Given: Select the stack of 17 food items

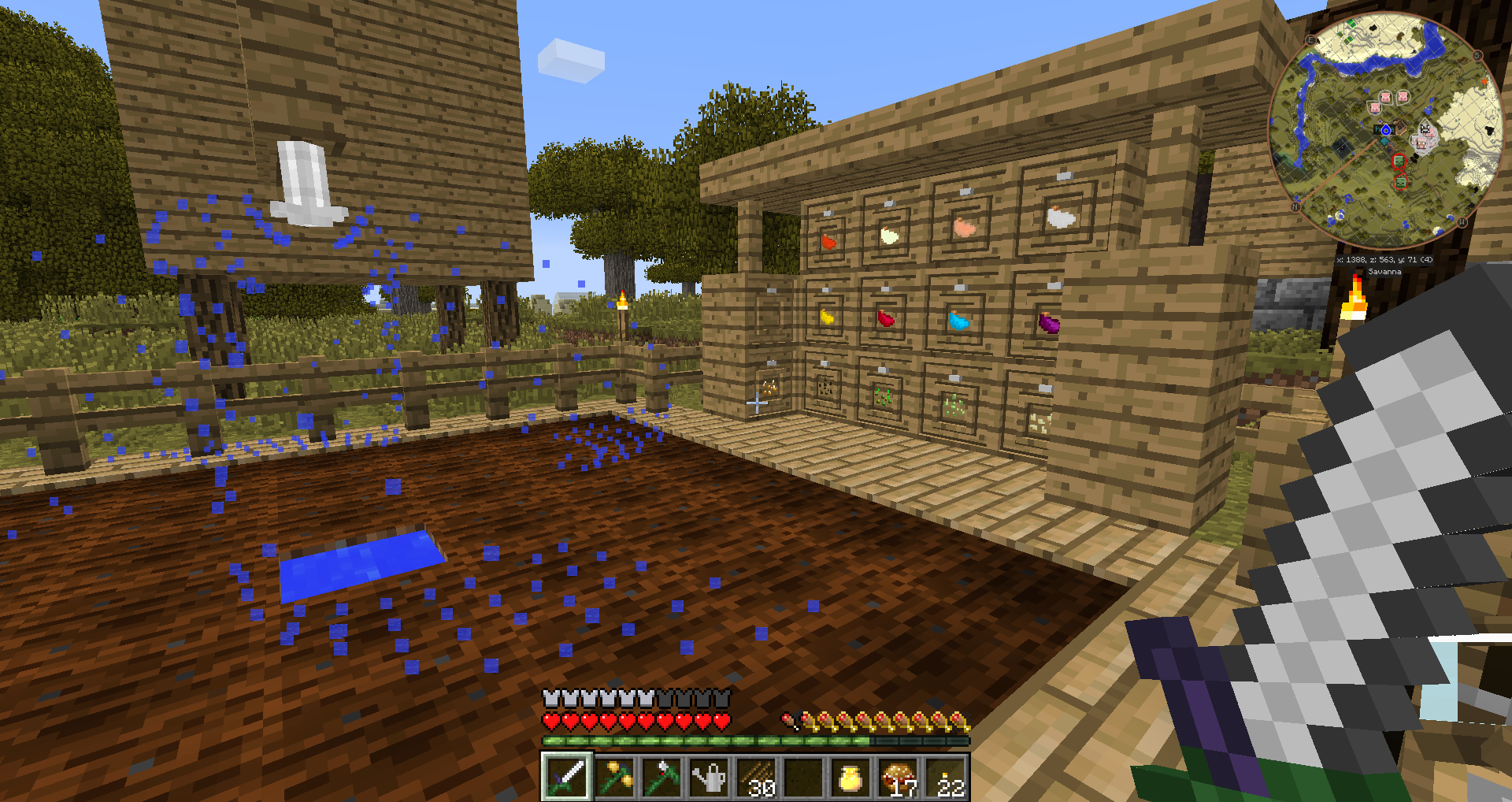Looking at the screenshot, I should pos(899,778).
